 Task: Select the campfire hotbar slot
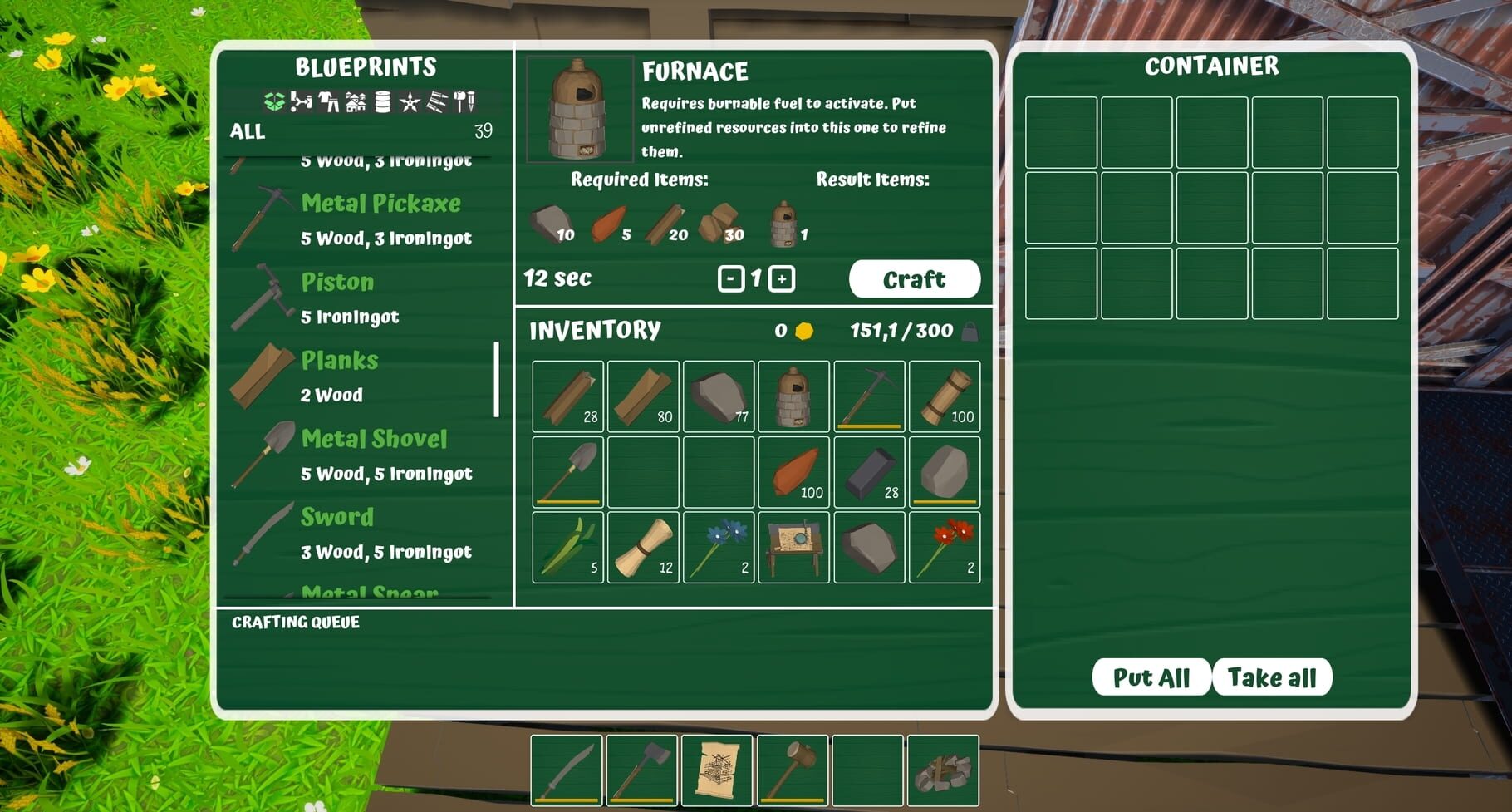click(x=943, y=770)
